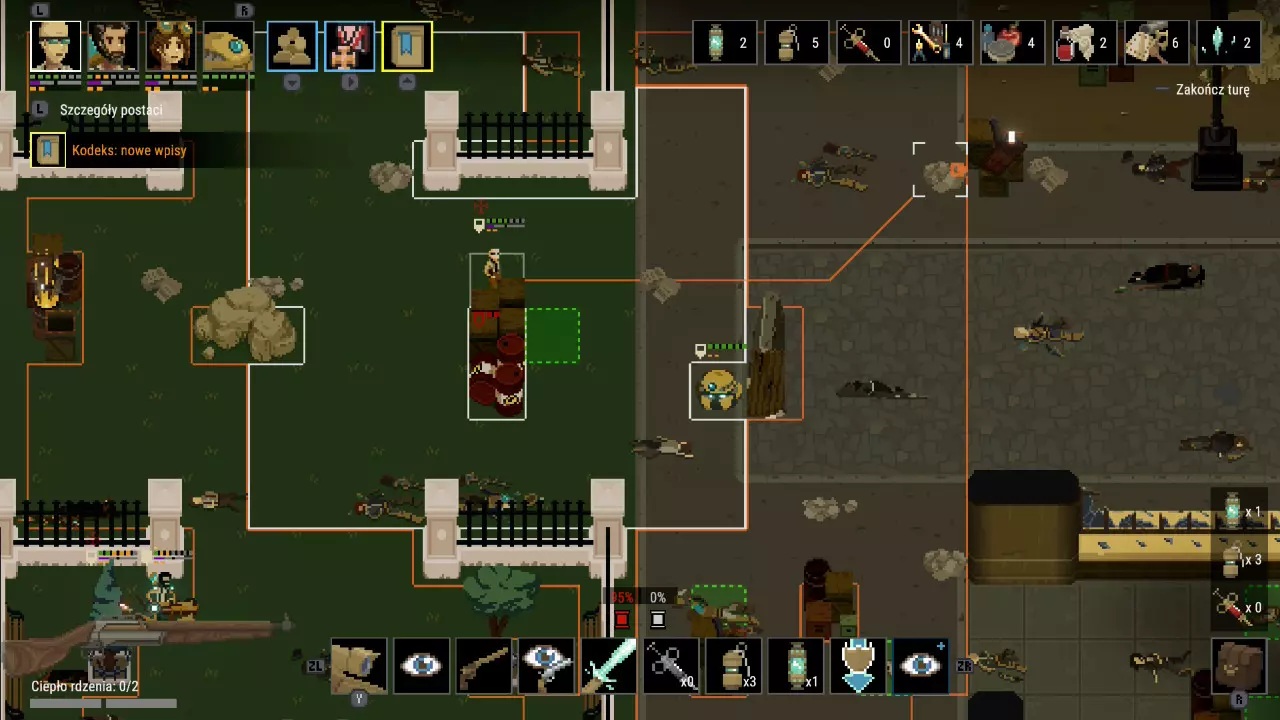The image size is (1280, 720).
Task: Select the stacked sandbags icon with blue border
Action: point(292,46)
